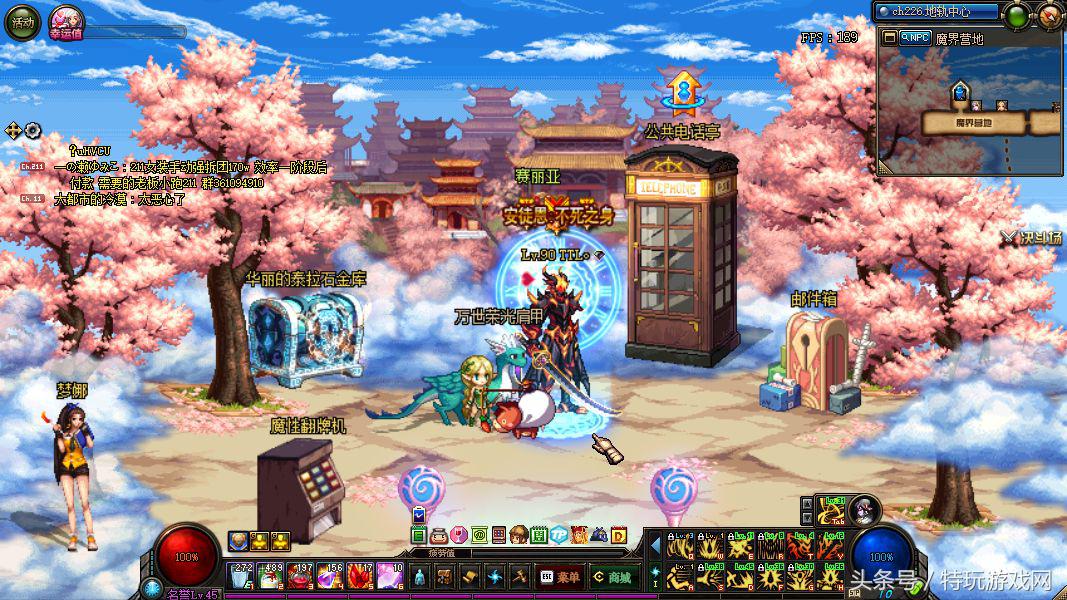Click the chat settings gear icon
Viewport: 1067px width, 600px height.
[x=32, y=131]
